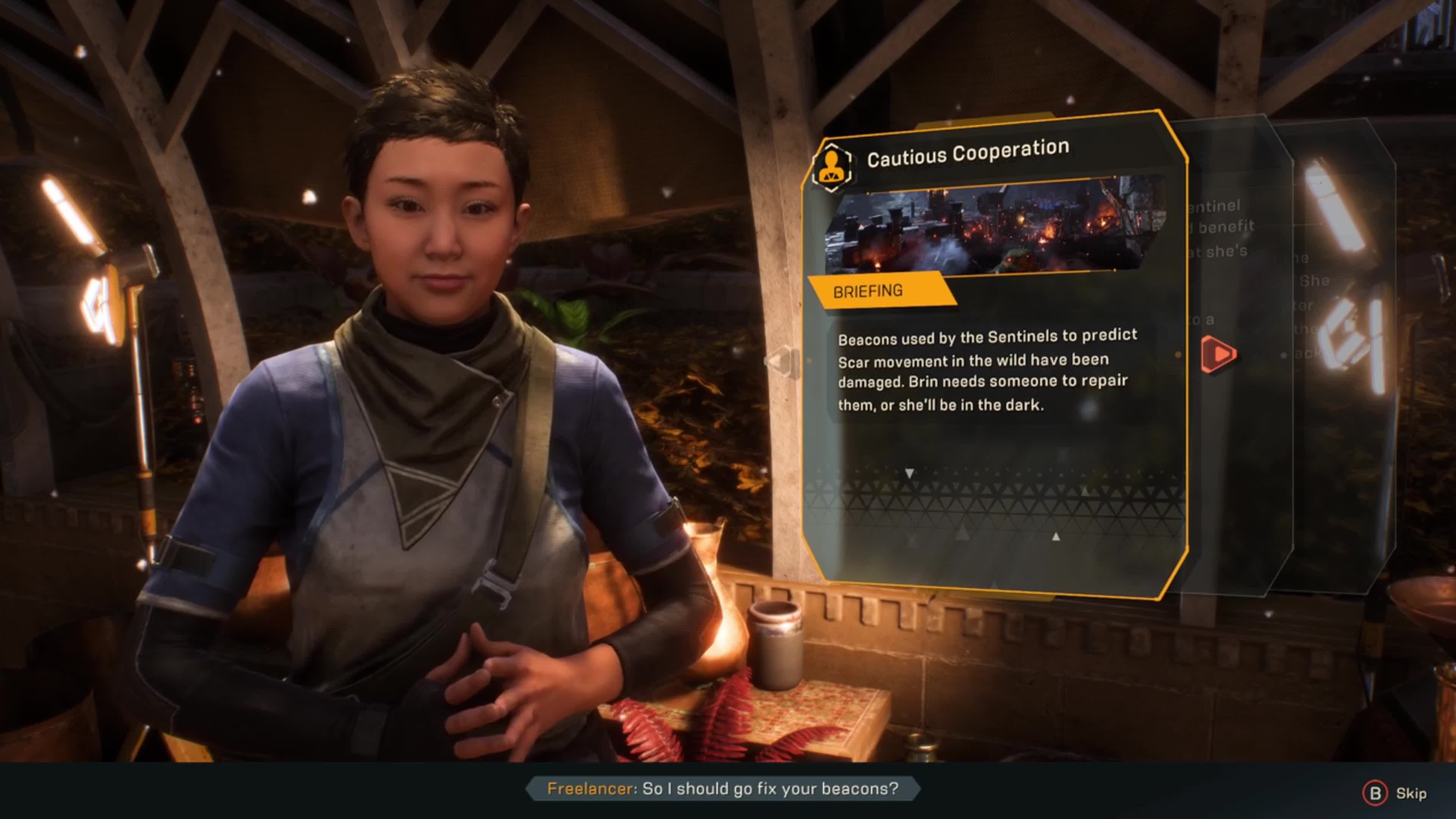
Task: Click the orange agent contract icon
Action: pos(832,167)
